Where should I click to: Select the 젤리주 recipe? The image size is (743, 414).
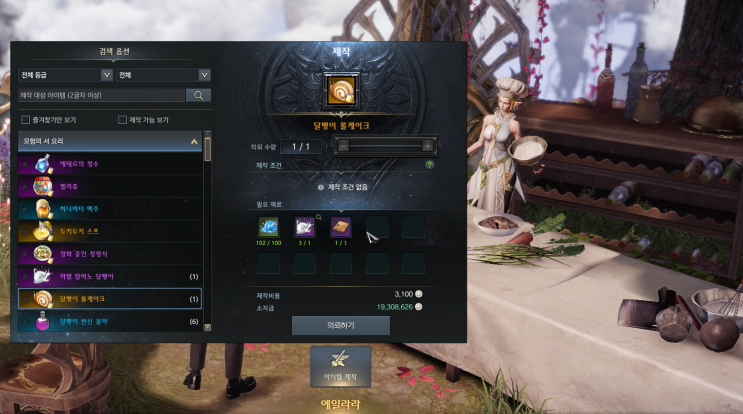point(110,186)
